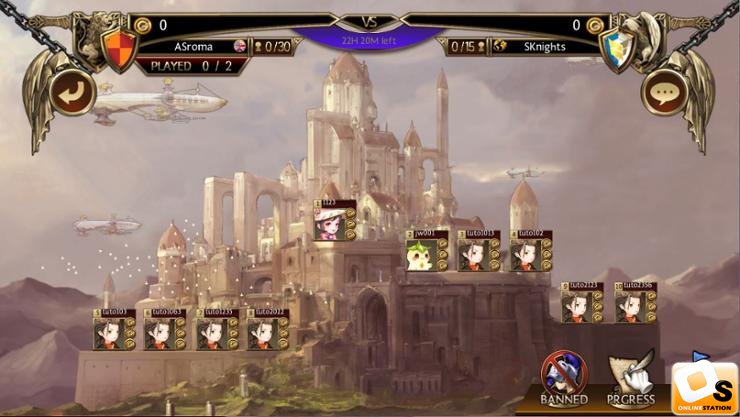Select opponent tile tuto2123
The image size is (740, 417).
[580, 304]
